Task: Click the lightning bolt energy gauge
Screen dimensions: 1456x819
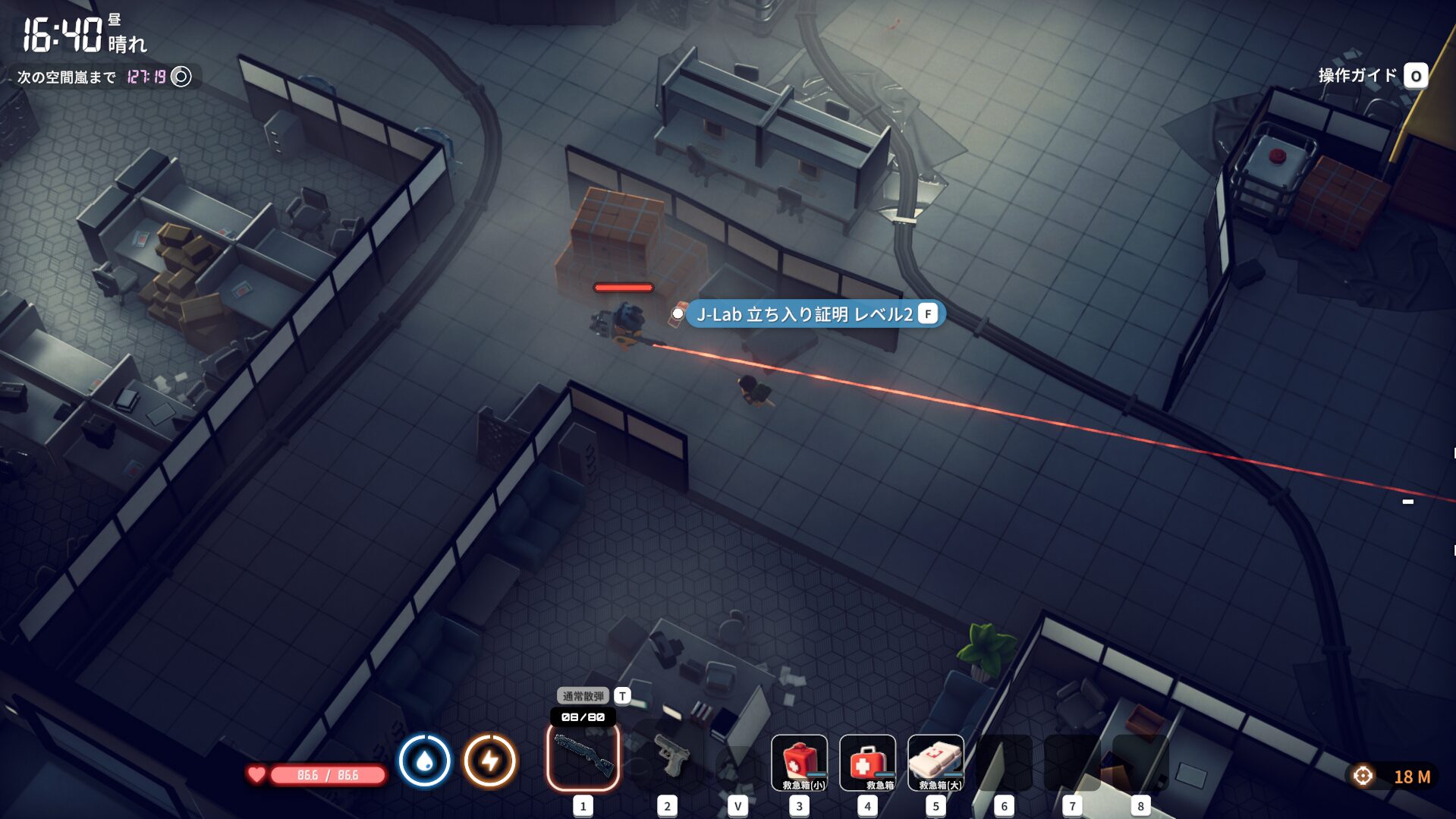Action: coord(490,761)
